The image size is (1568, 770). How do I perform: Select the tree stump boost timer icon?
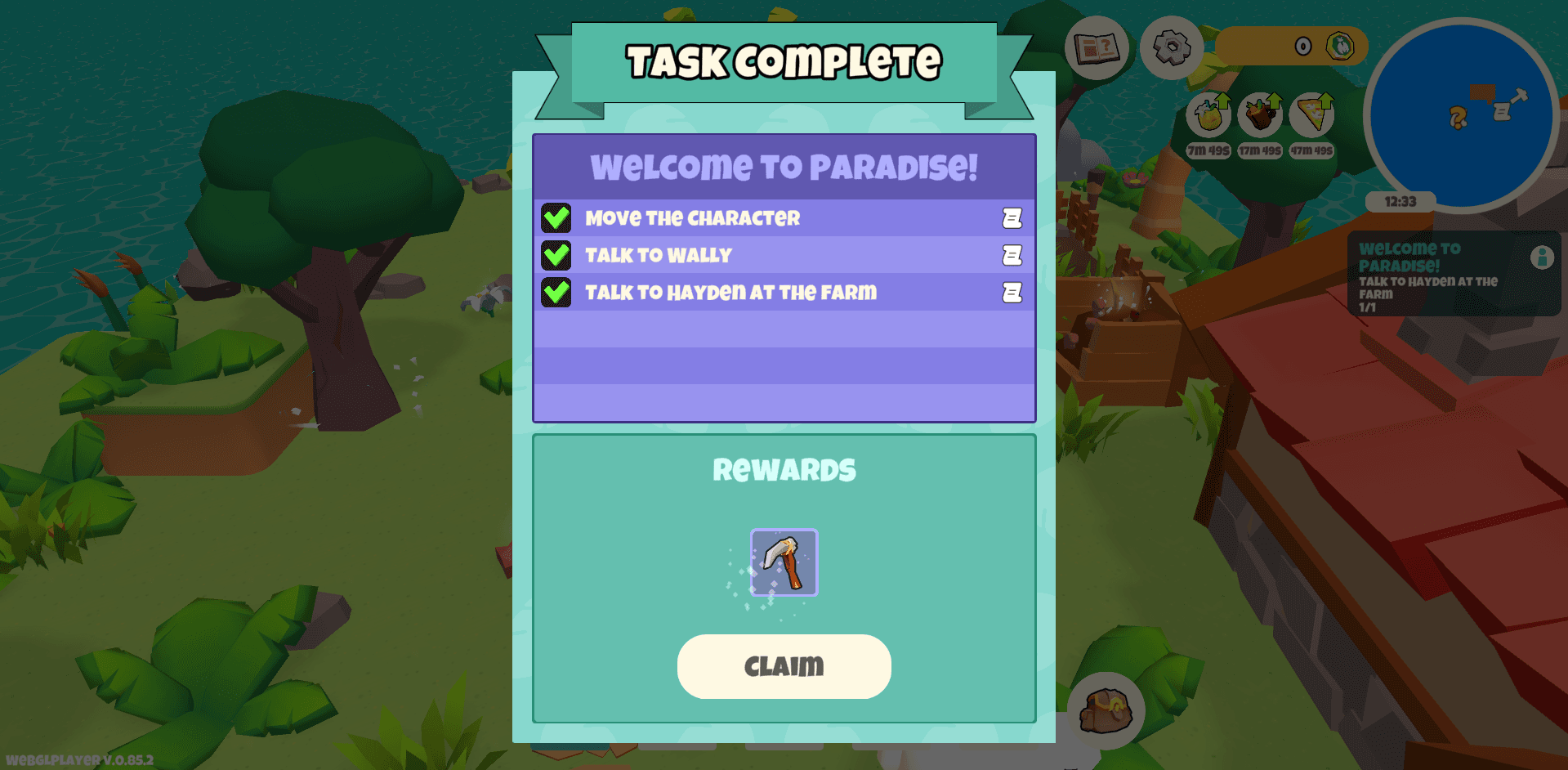tap(1260, 117)
